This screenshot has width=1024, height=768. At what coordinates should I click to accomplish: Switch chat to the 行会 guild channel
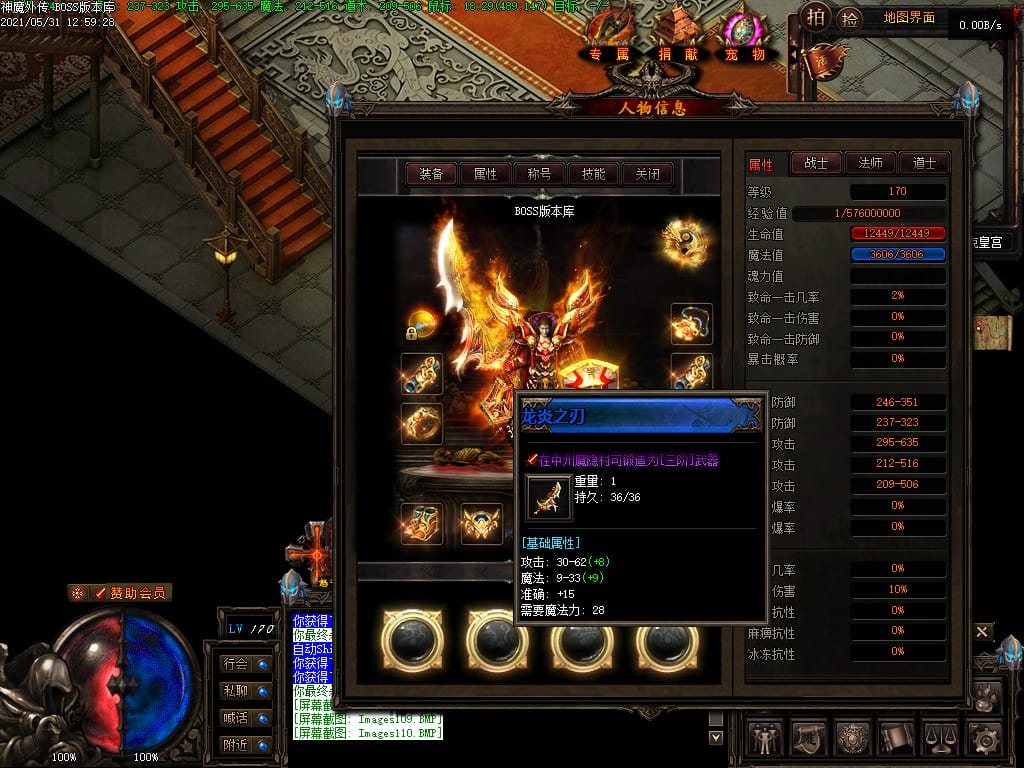tap(244, 663)
